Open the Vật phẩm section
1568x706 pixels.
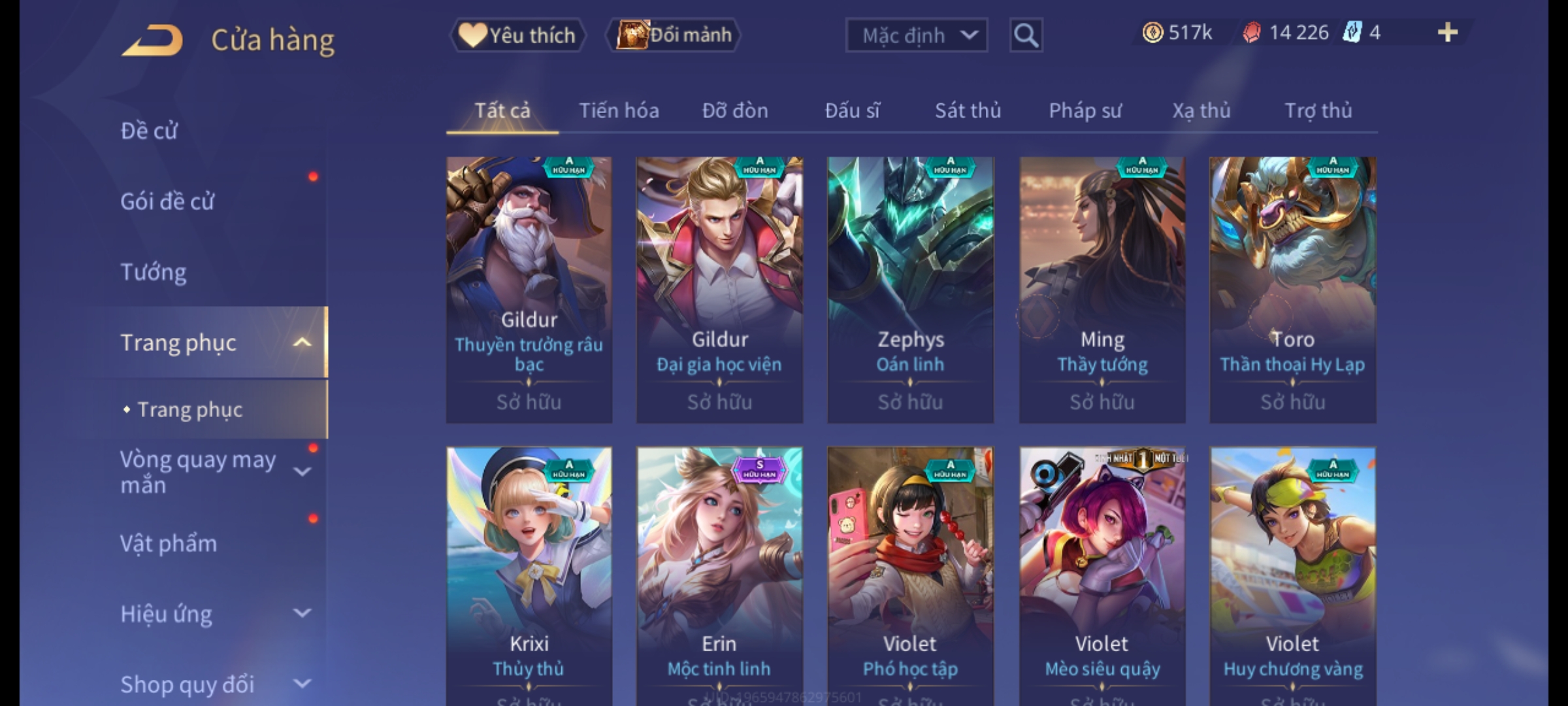[x=169, y=544]
